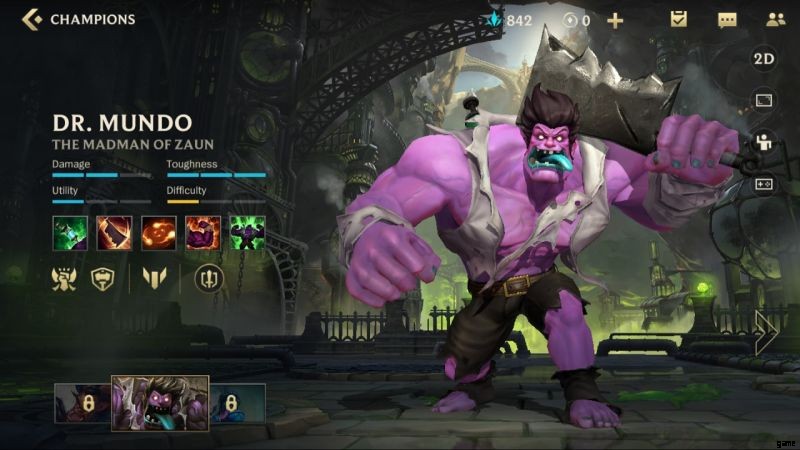This screenshot has height=450, width=800.
Task: Choose the locked red skin thumbnail
Action: point(82,403)
